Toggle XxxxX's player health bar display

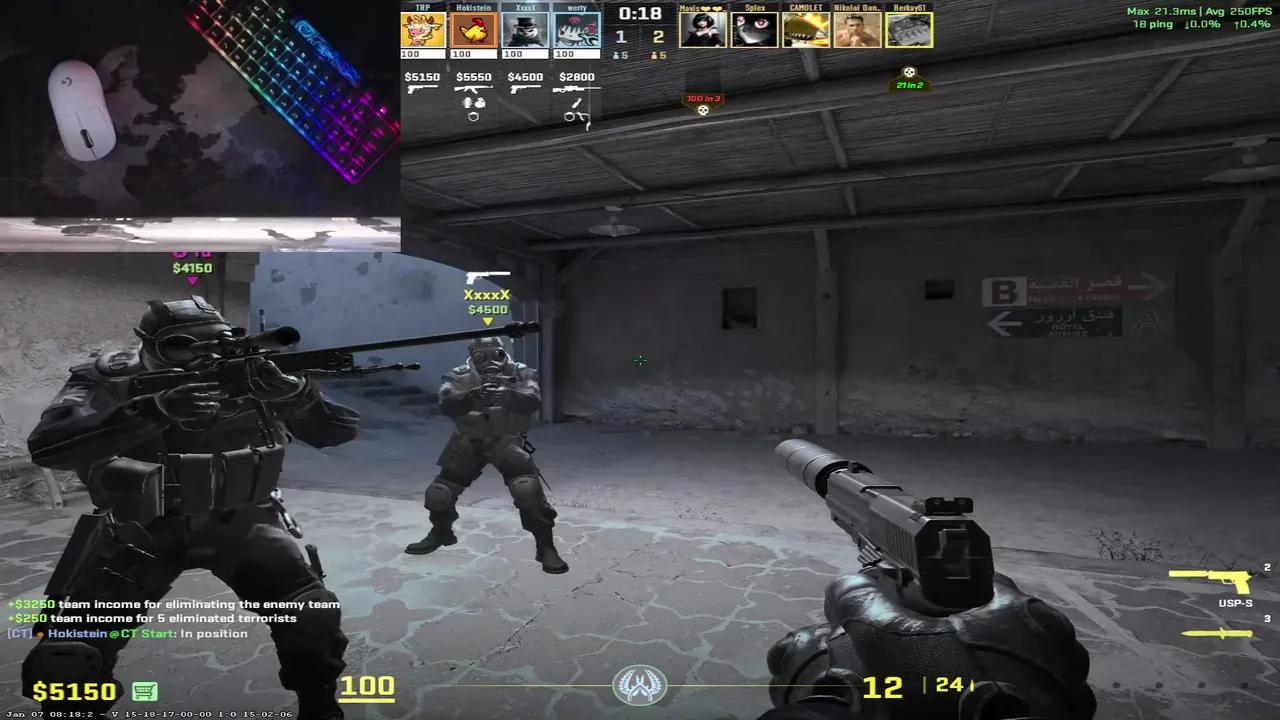coord(524,55)
